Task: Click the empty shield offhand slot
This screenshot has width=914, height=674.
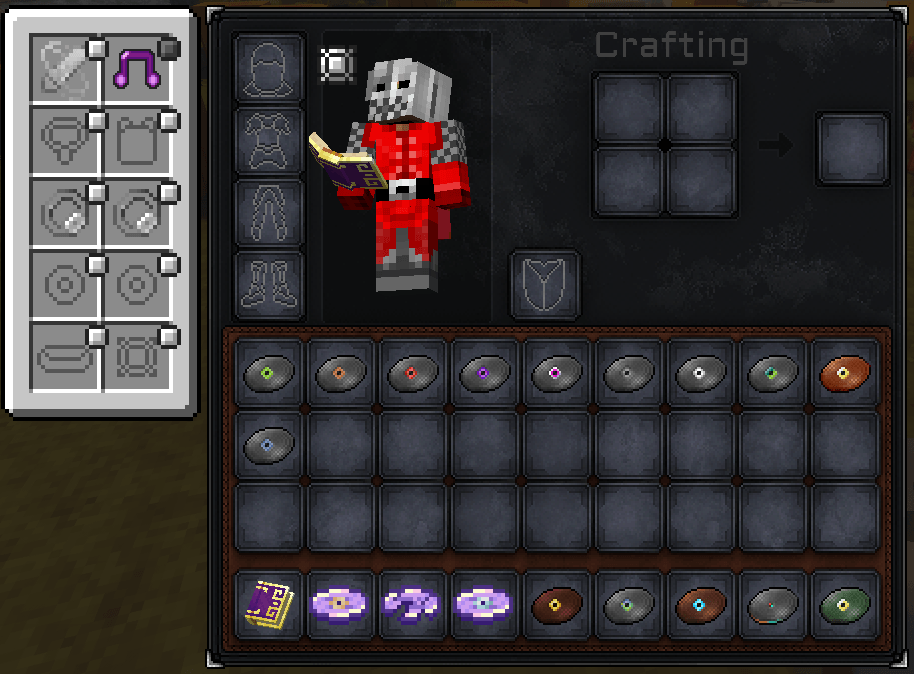Action: pos(545,285)
